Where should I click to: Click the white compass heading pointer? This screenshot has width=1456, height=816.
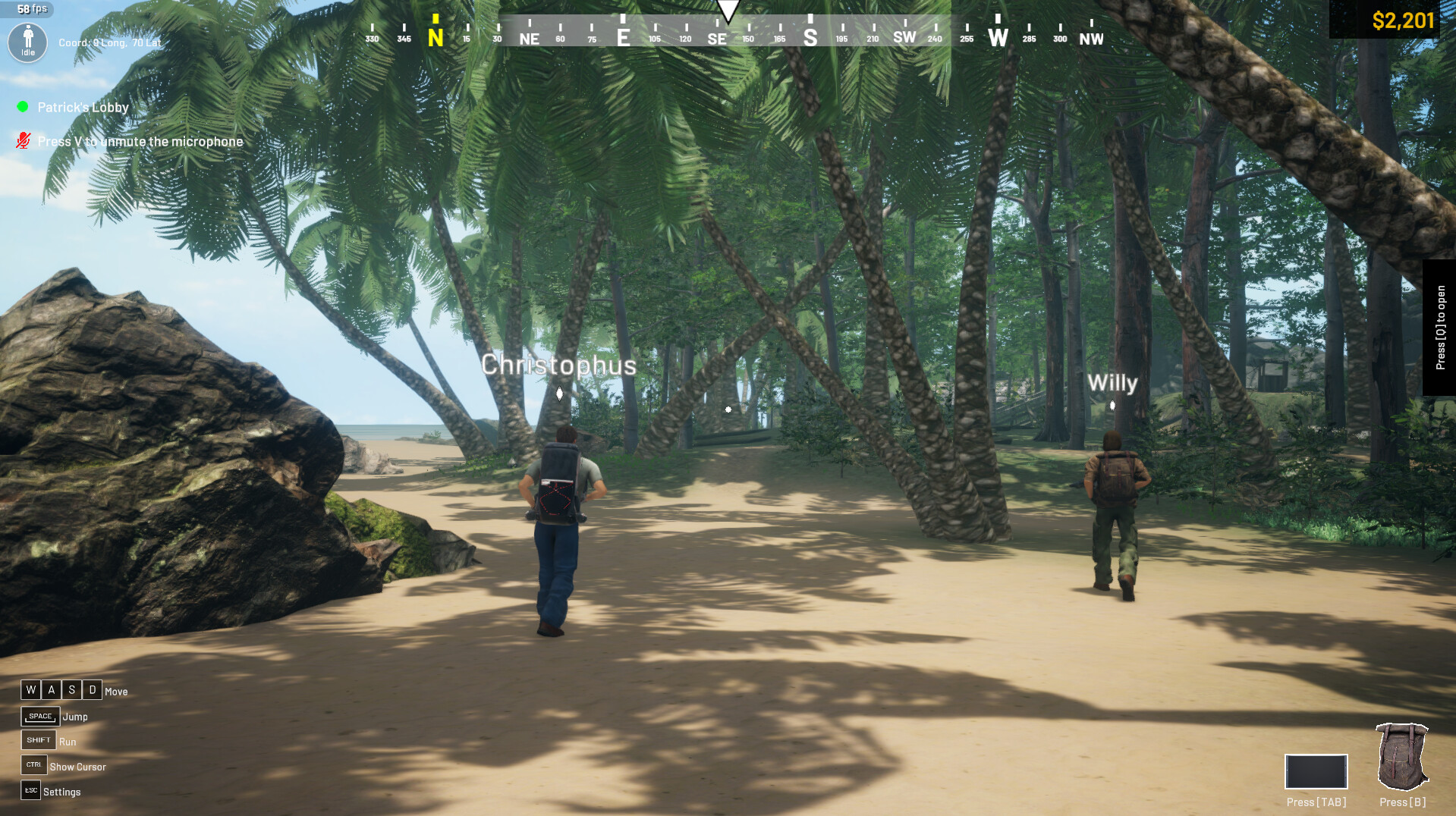pos(728,8)
